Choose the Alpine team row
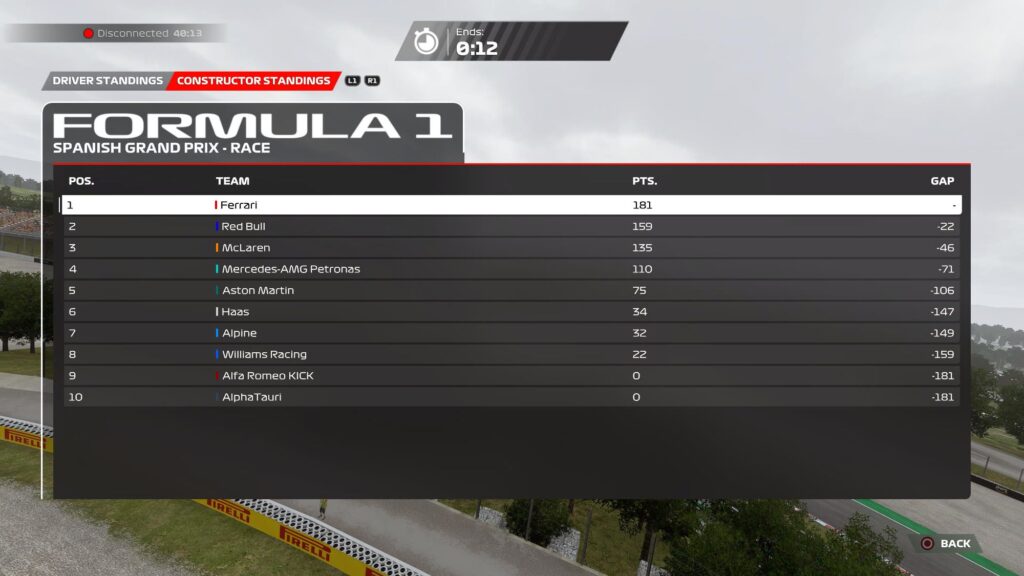 [x=510, y=333]
